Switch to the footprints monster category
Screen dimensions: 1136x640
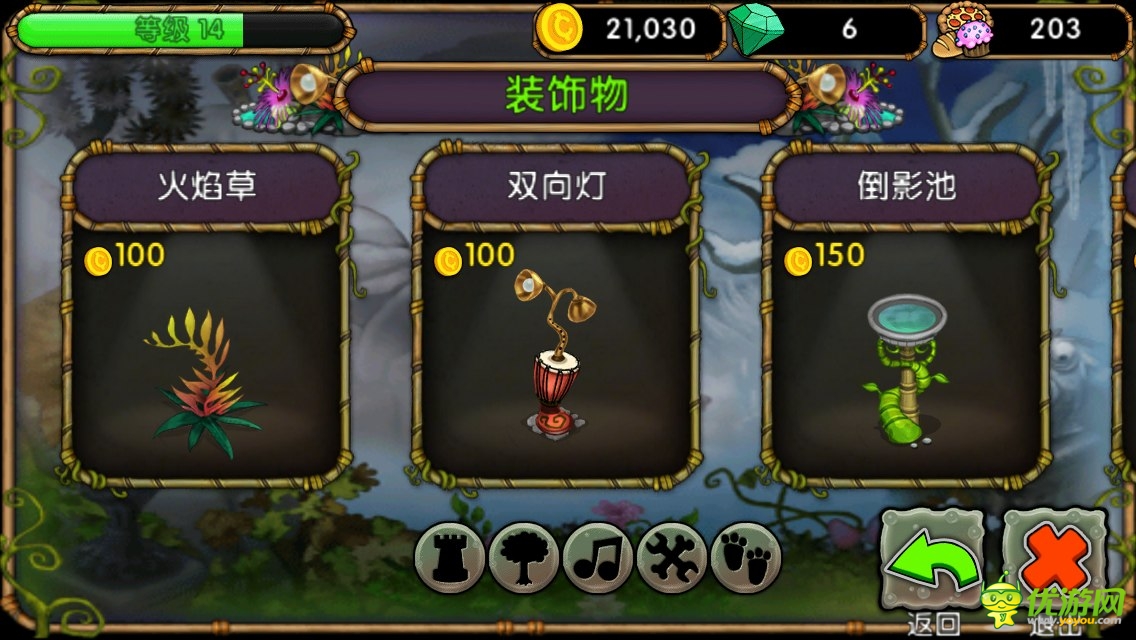tap(745, 557)
